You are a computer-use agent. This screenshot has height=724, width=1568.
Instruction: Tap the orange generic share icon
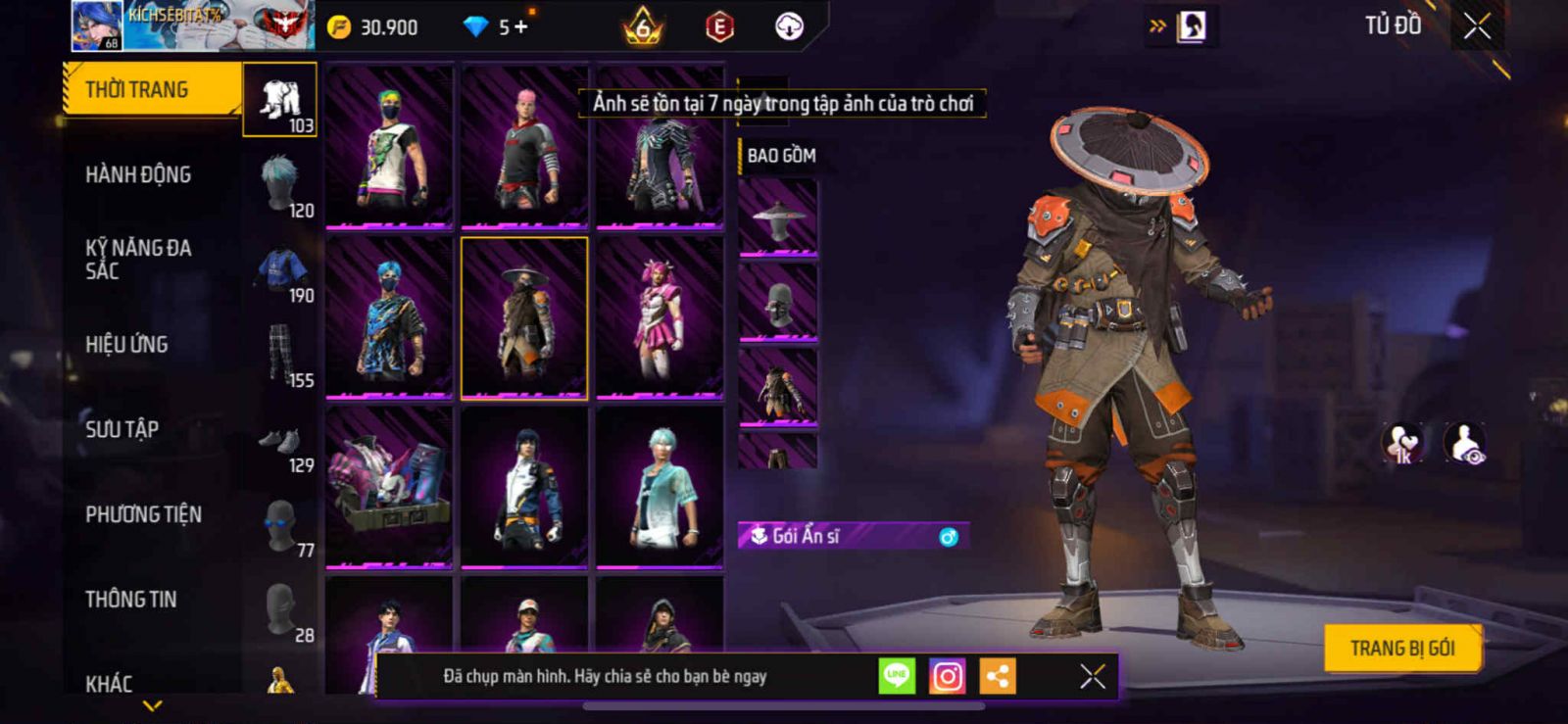pyautogui.click(x=998, y=676)
